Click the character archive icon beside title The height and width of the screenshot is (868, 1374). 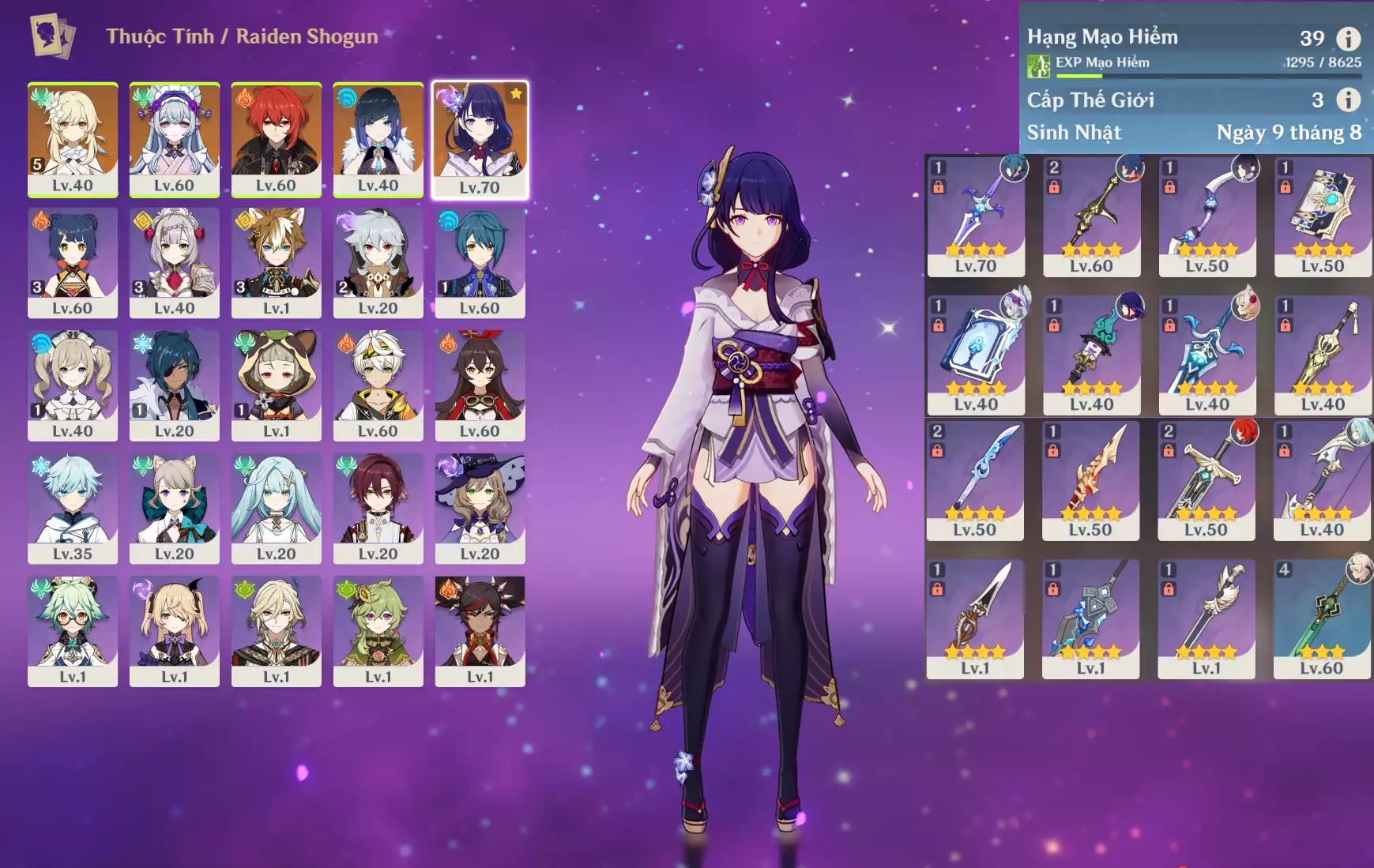(x=52, y=36)
